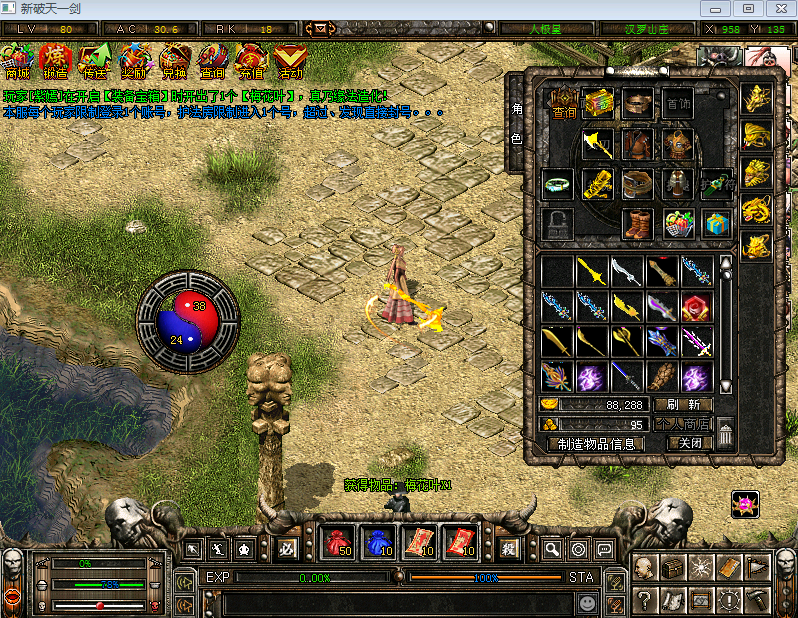
Task: Use the blue potion hotbar slot
Action: (x=377, y=544)
